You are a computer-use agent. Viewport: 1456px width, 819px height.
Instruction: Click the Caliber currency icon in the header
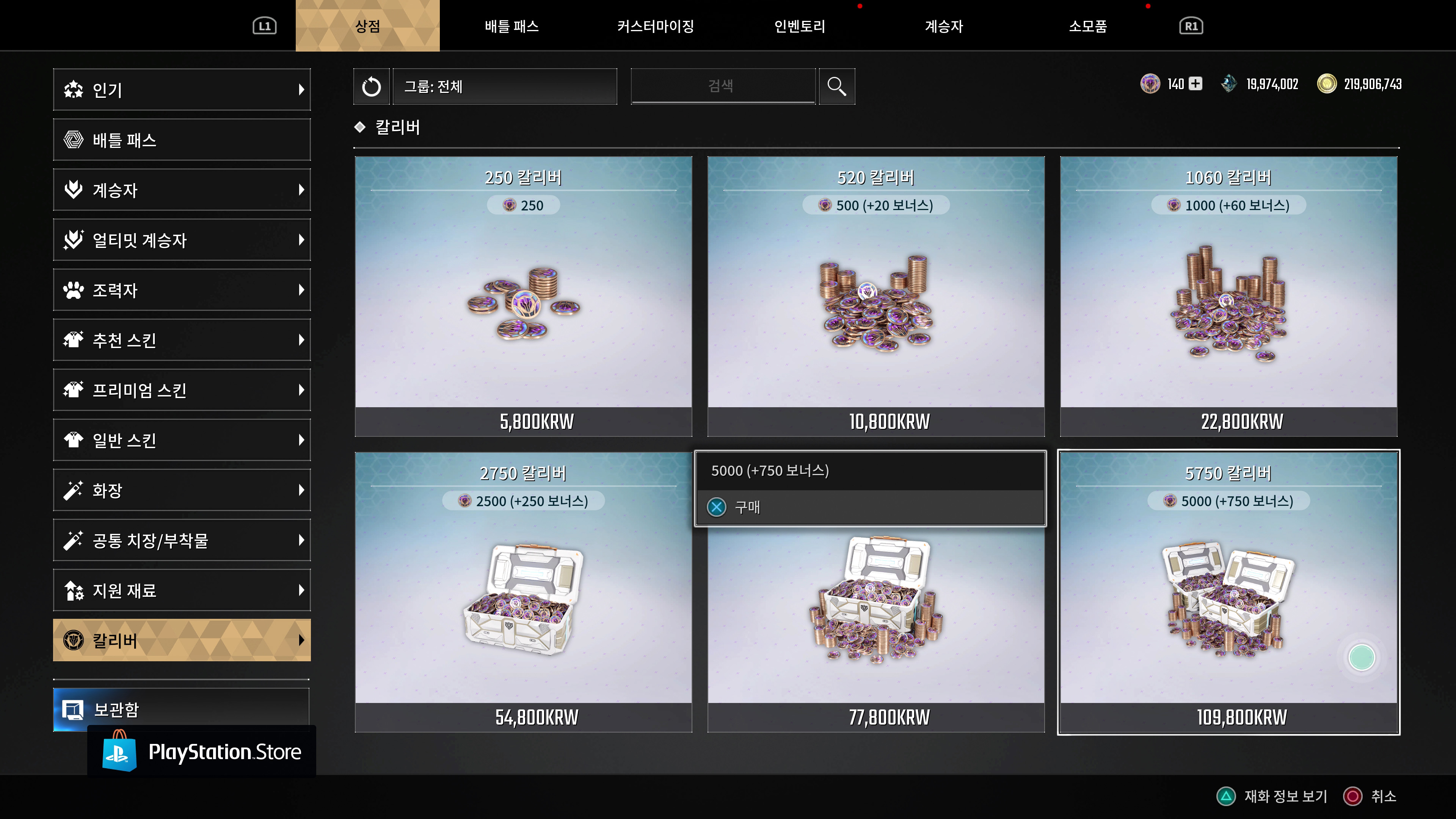pyautogui.click(x=1150, y=84)
